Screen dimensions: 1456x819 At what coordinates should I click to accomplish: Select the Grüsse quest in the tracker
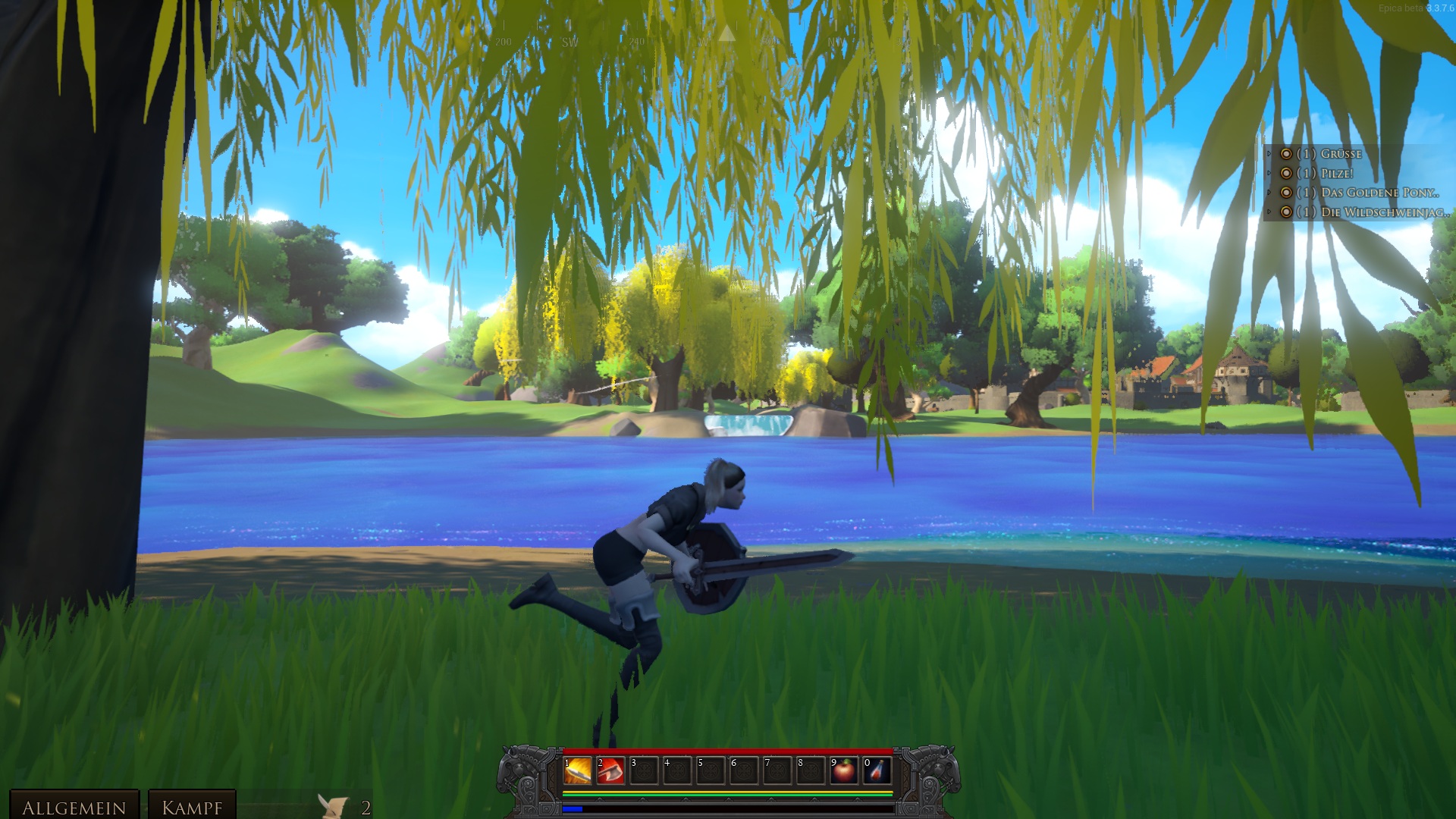[1341, 154]
